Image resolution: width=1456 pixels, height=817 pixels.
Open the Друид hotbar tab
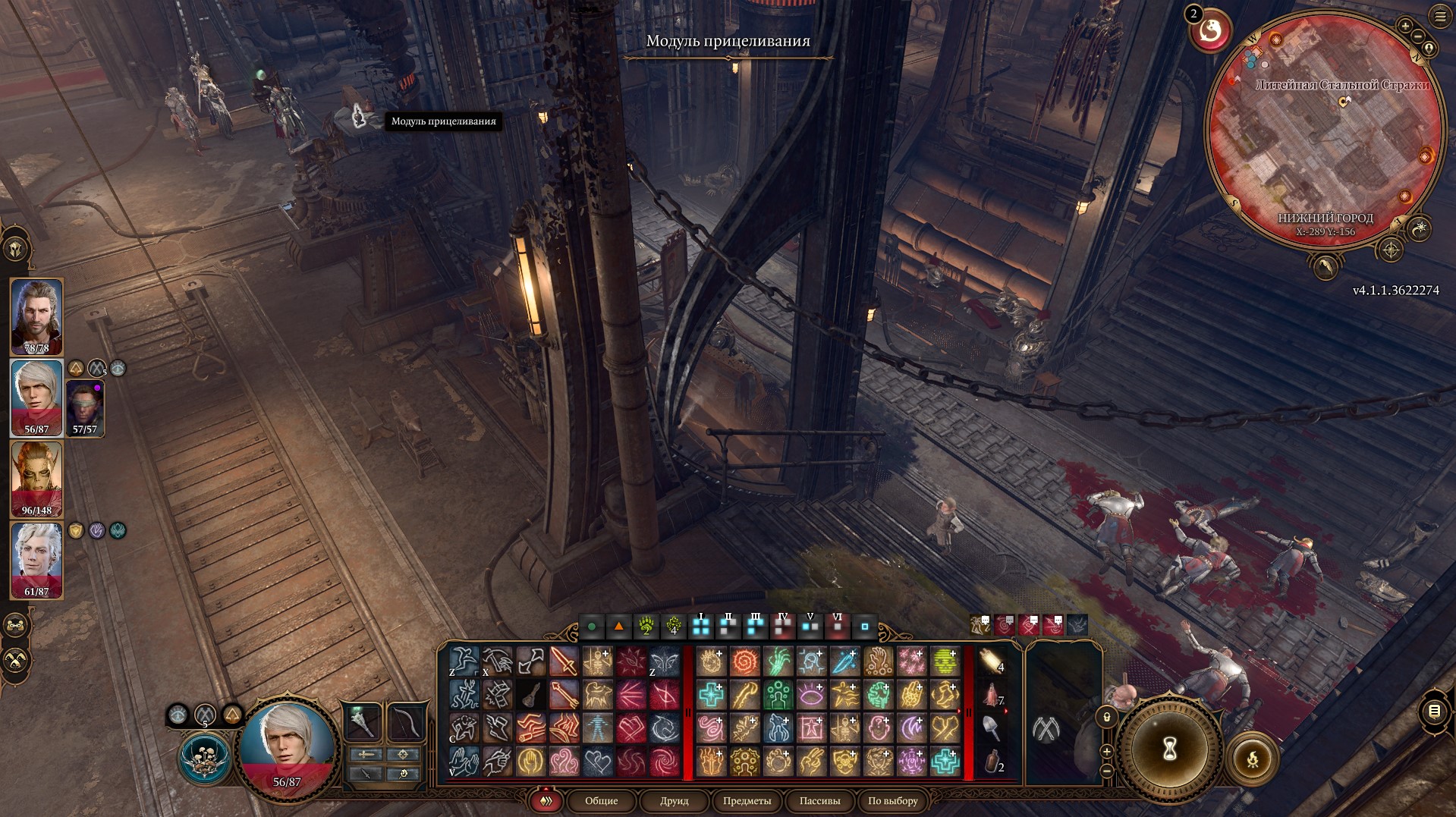[x=674, y=801]
